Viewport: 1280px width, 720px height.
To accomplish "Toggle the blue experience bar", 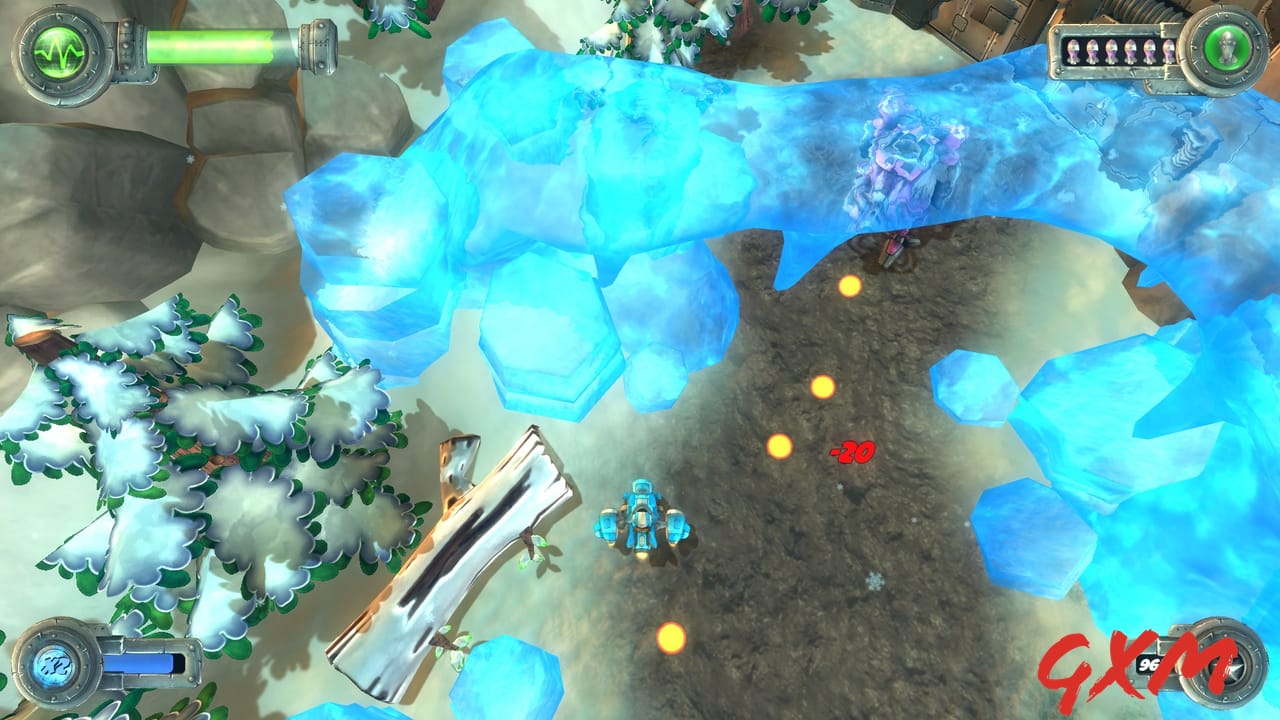I will tap(140, 662).
